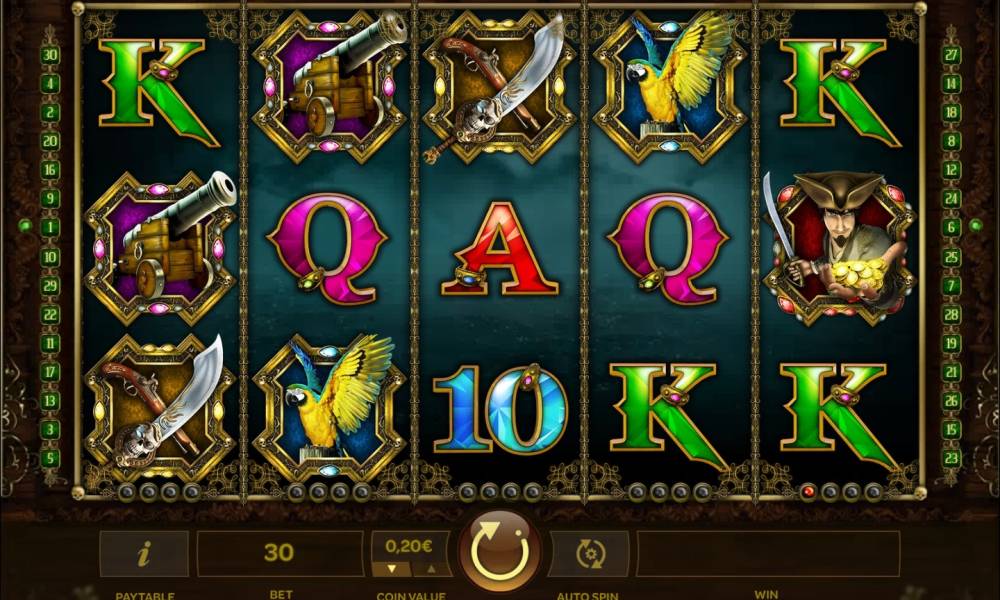The width and height of the screenshot is (1000, 600).
Task: Click payline marker 29
Action: [50, 285]
